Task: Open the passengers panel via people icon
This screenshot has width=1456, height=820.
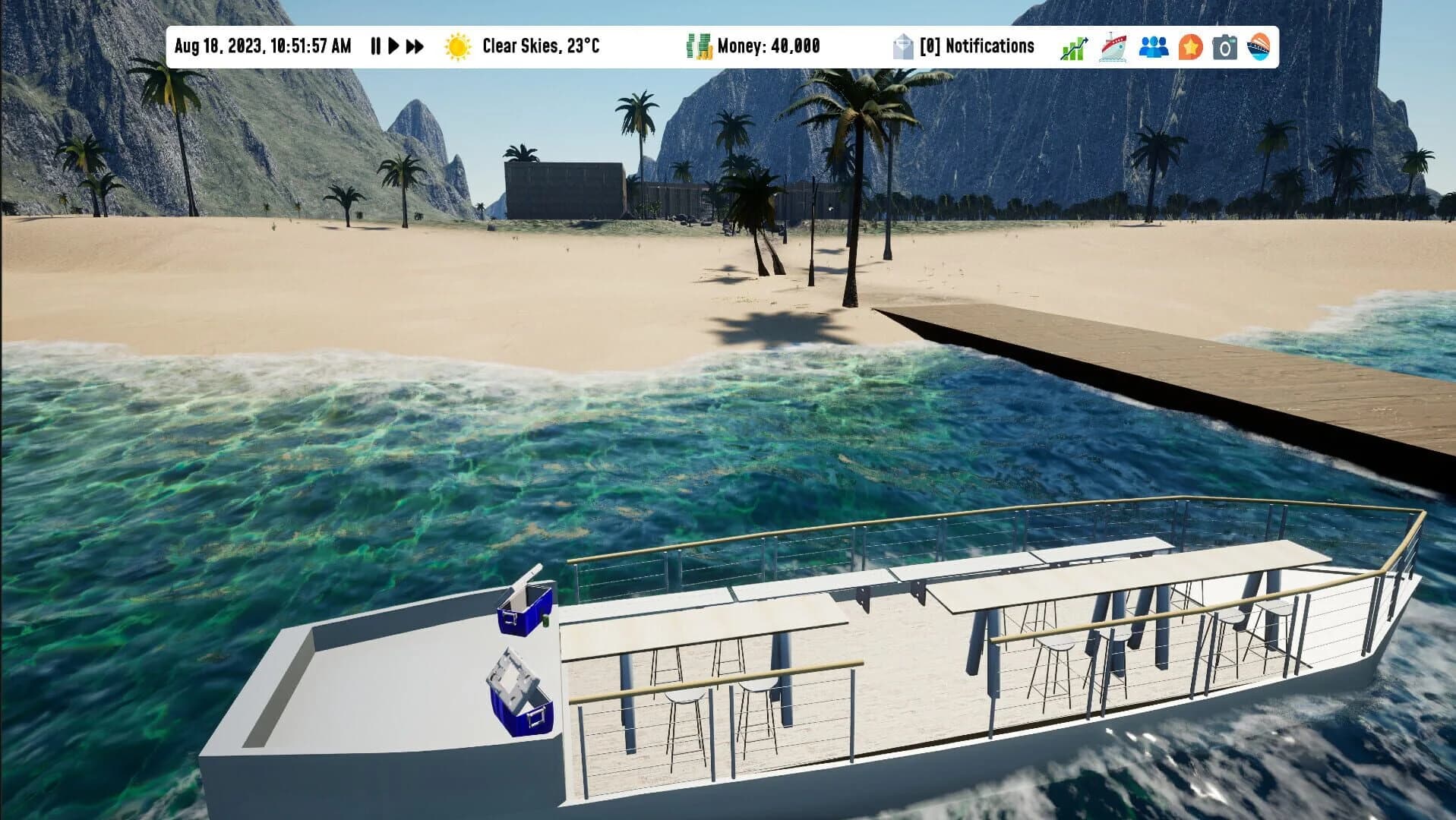Action: (x=1152, y=46)
